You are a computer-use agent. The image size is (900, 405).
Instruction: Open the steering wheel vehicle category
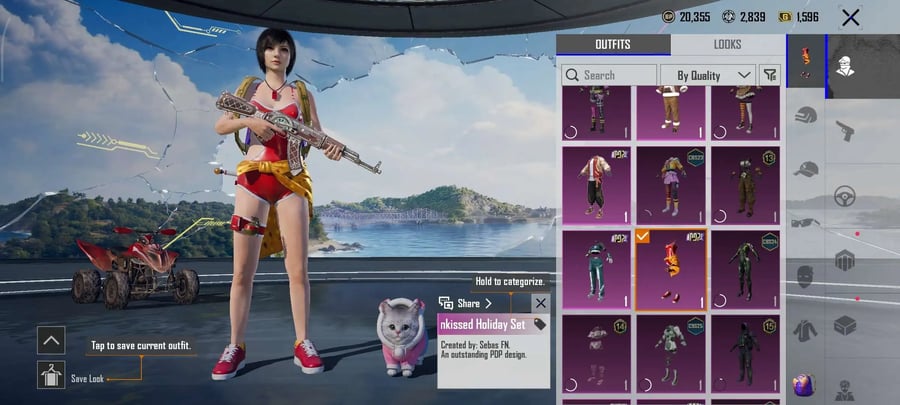coord(845,196)
